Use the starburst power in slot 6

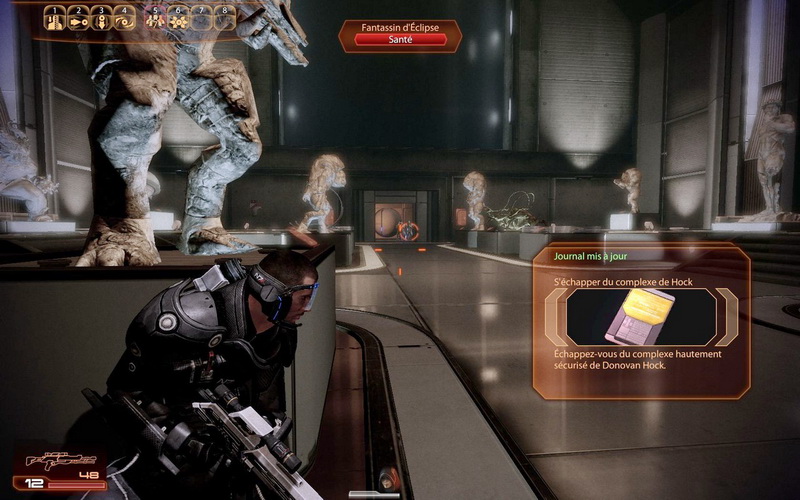tap(178, 18)
